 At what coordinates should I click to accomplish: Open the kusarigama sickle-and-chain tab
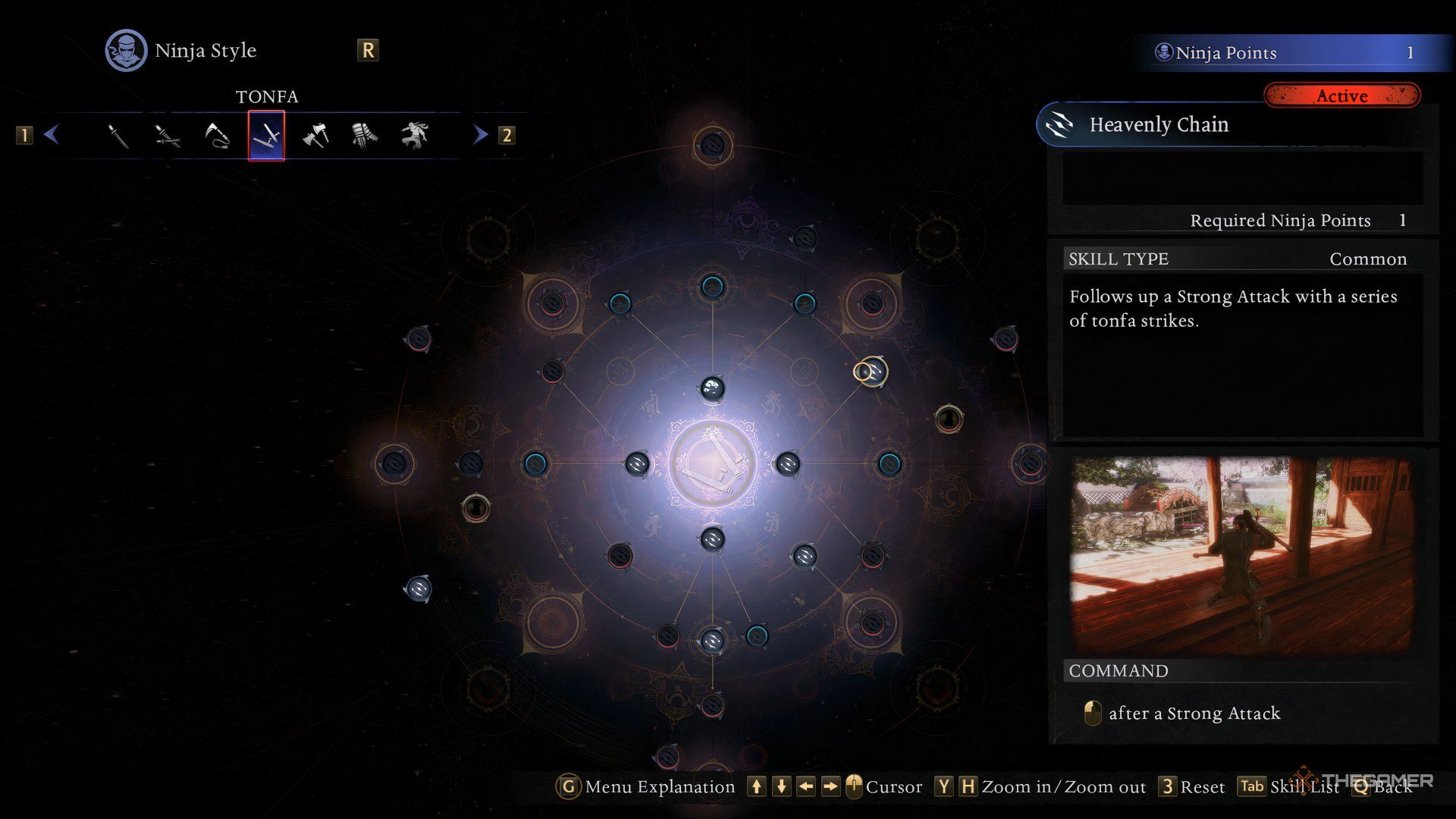point(217,136)
